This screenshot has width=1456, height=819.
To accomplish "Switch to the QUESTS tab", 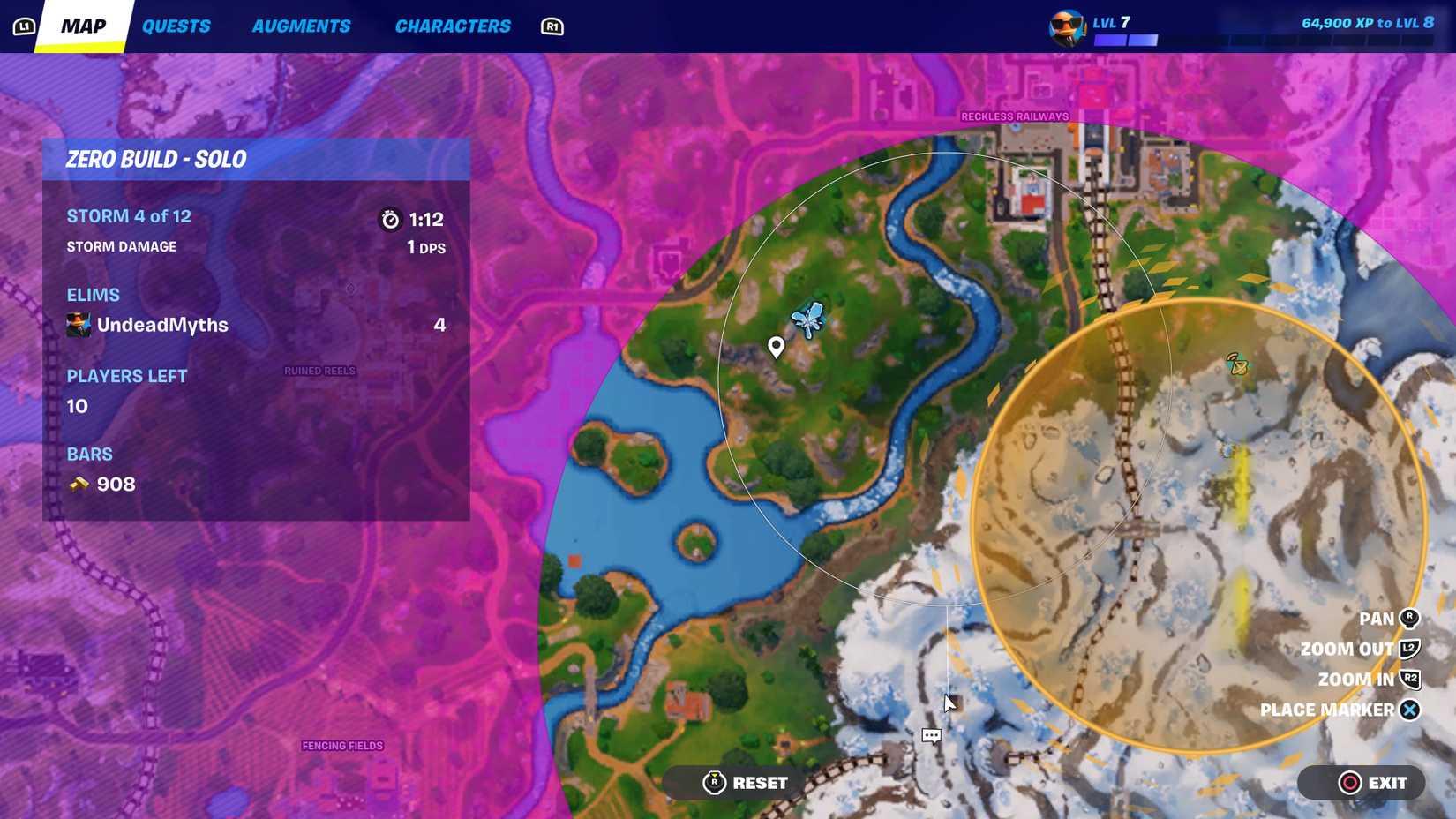I will click(x=176, y=26).
